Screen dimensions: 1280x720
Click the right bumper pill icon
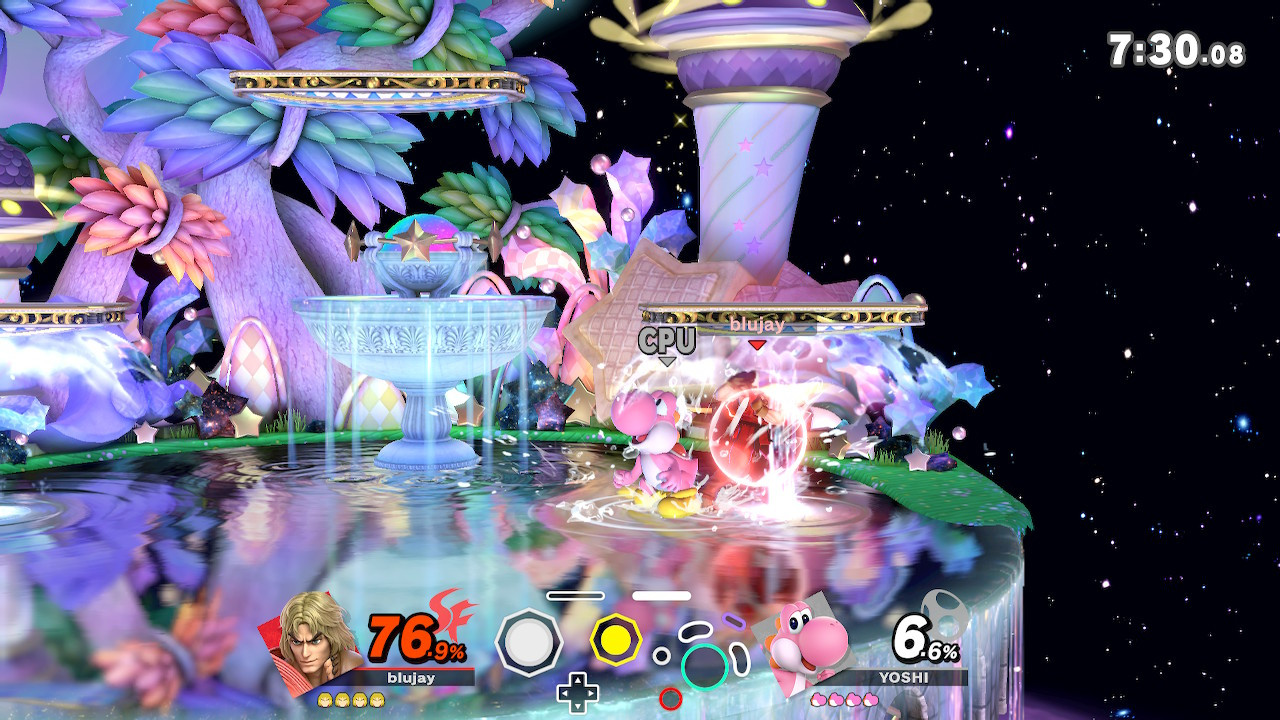661,595
